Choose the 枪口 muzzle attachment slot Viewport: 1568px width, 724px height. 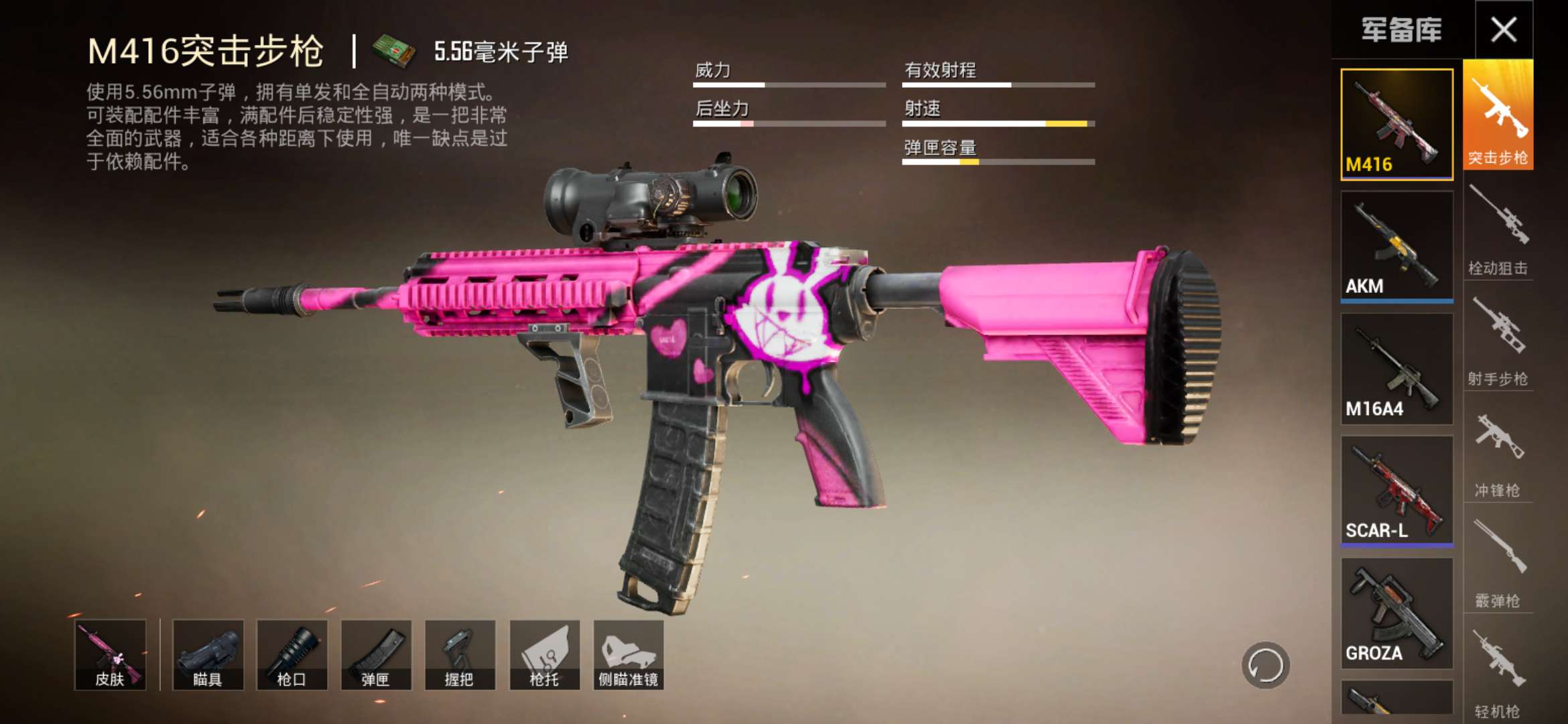point(292,654)
